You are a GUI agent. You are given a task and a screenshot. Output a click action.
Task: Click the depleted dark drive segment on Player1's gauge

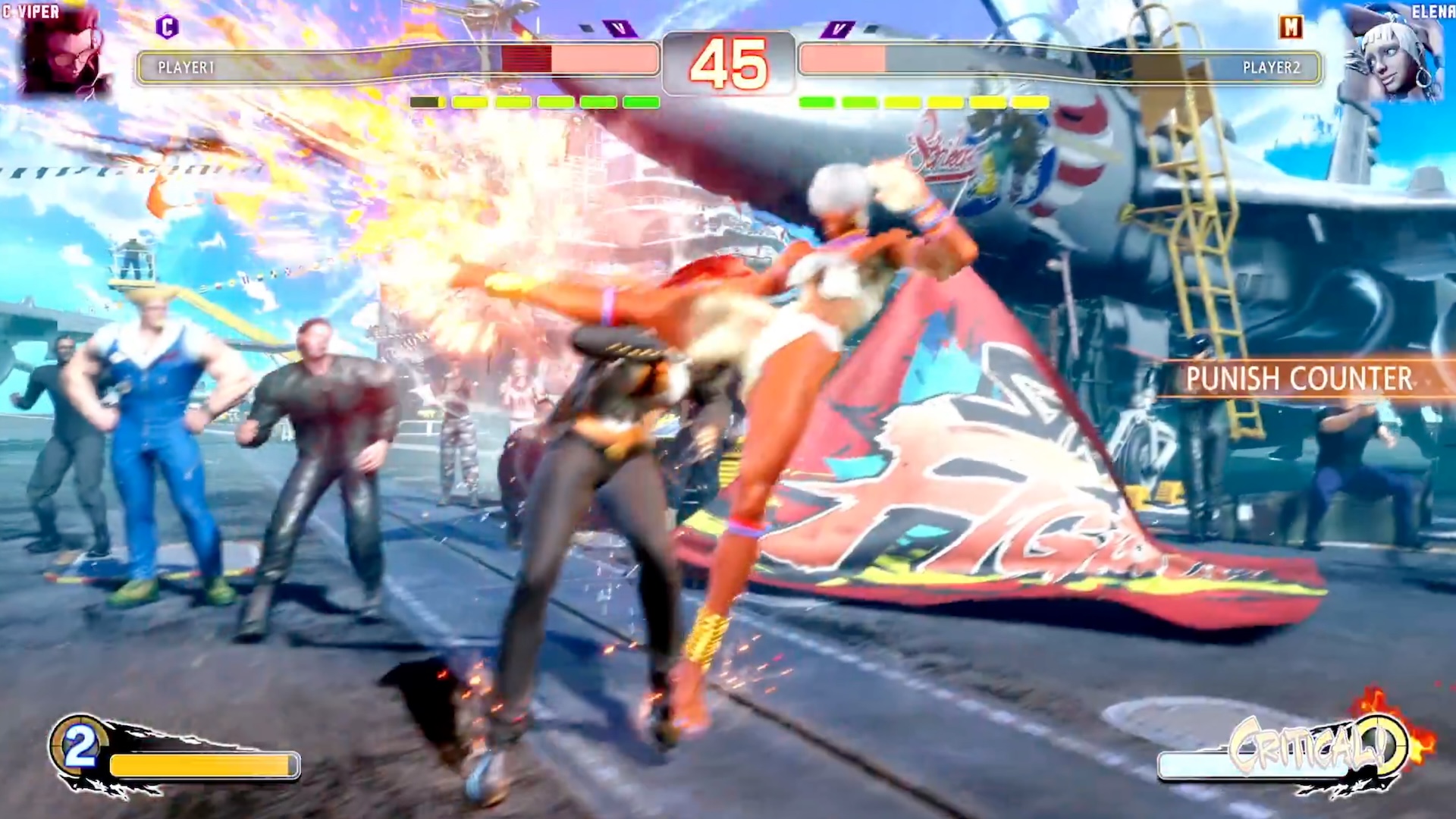click(426, 100)
